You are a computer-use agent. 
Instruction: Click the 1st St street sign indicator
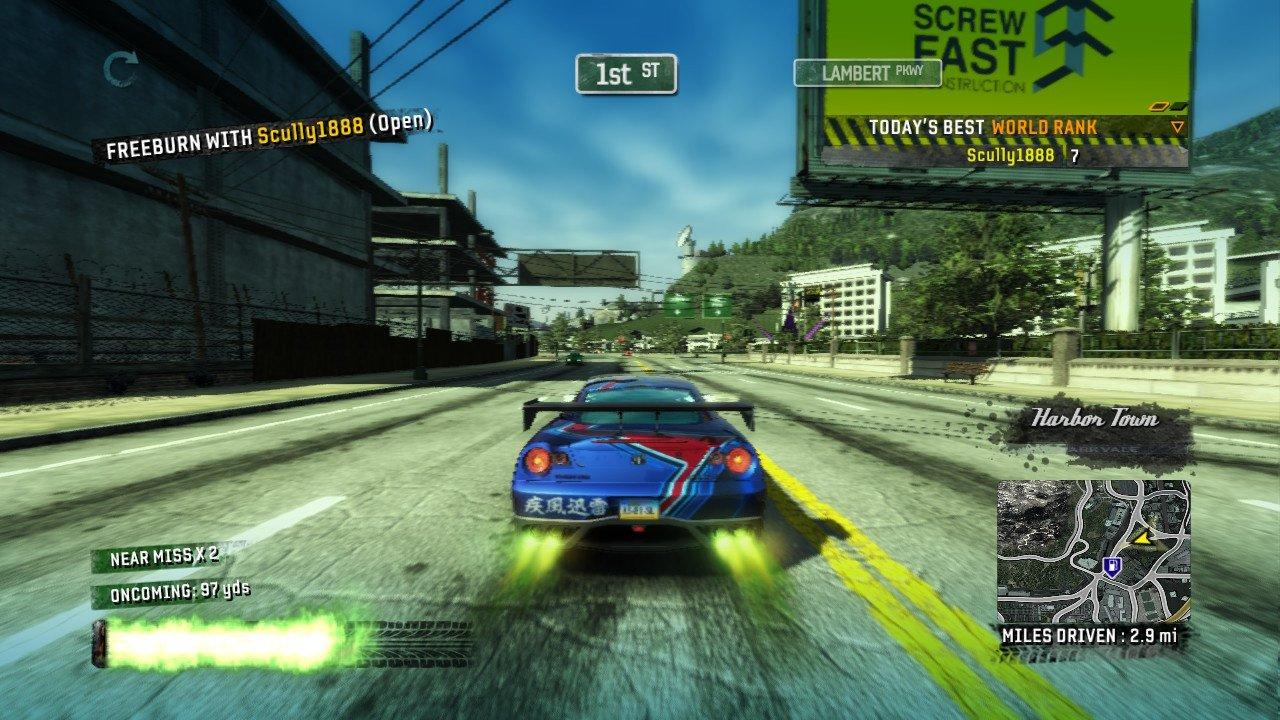627,73
